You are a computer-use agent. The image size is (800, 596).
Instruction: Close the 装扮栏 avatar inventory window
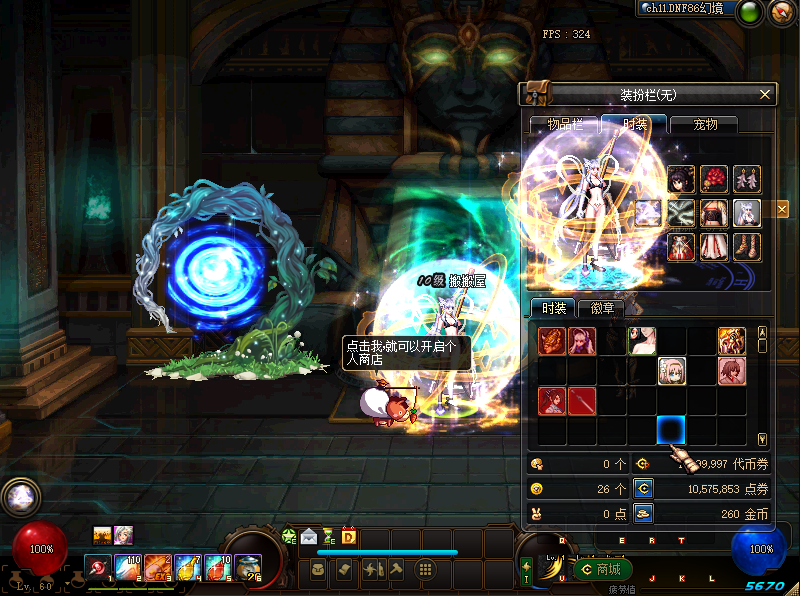pos(765,94)
